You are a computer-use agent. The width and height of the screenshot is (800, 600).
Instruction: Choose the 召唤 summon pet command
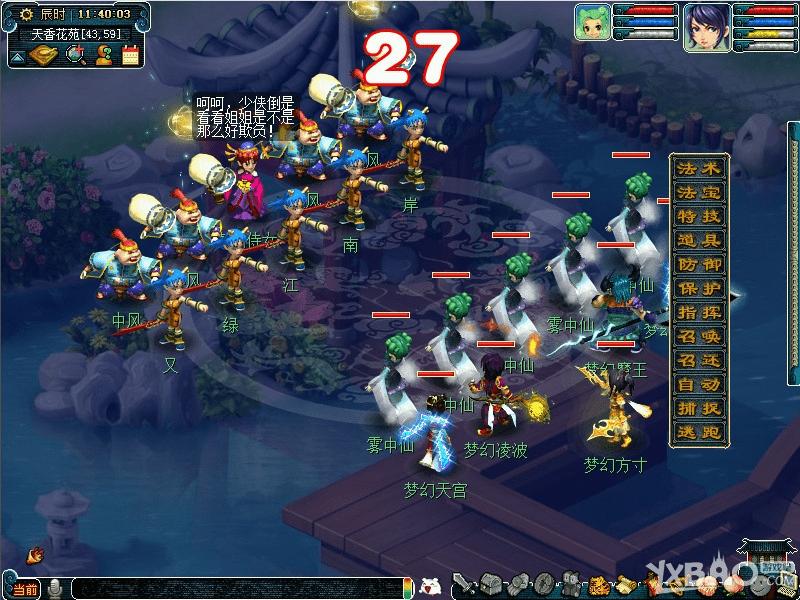point(698,336)
